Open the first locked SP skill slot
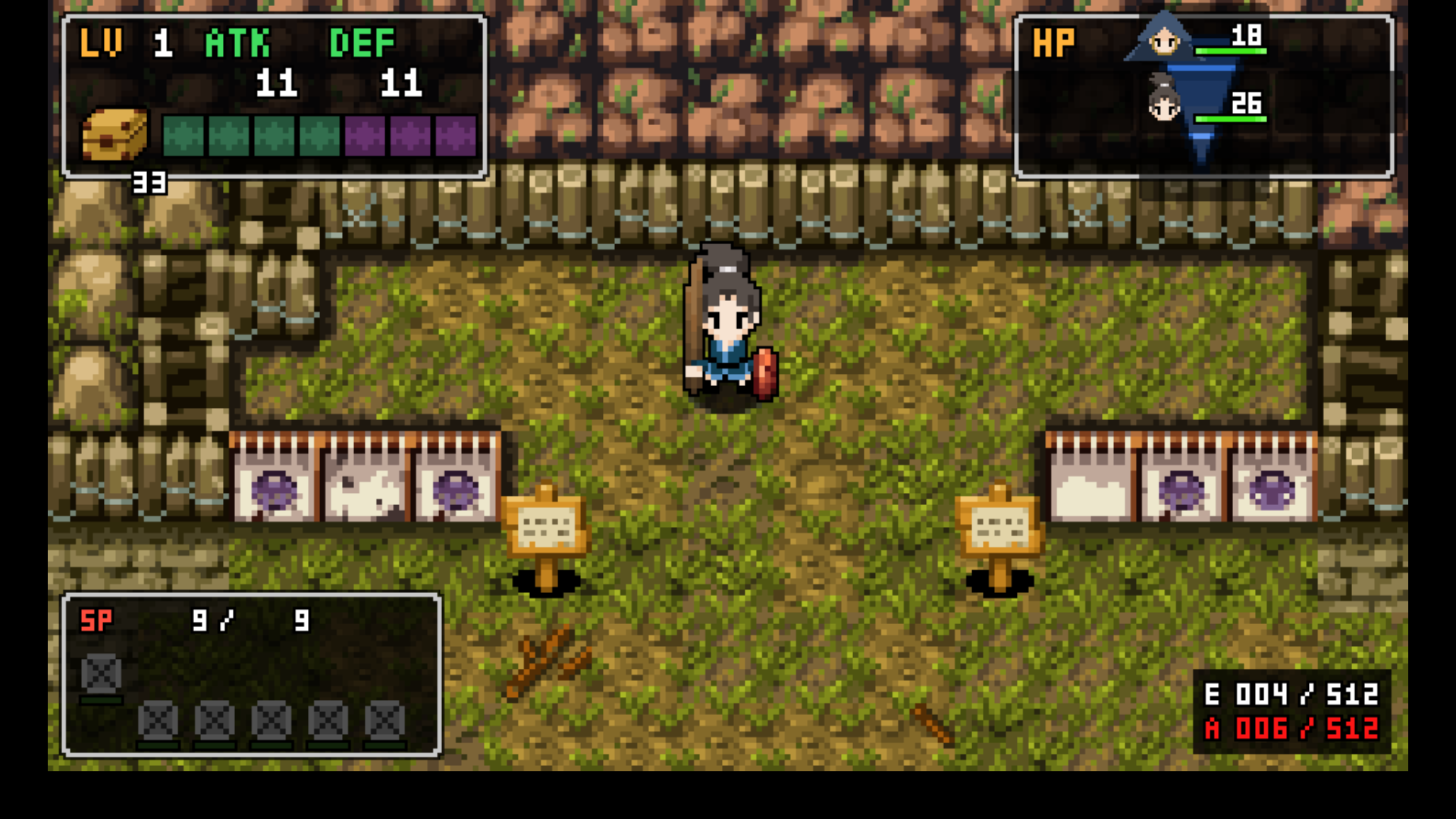The height and width of the screenshot is (819, 1456). click(102, 674)
